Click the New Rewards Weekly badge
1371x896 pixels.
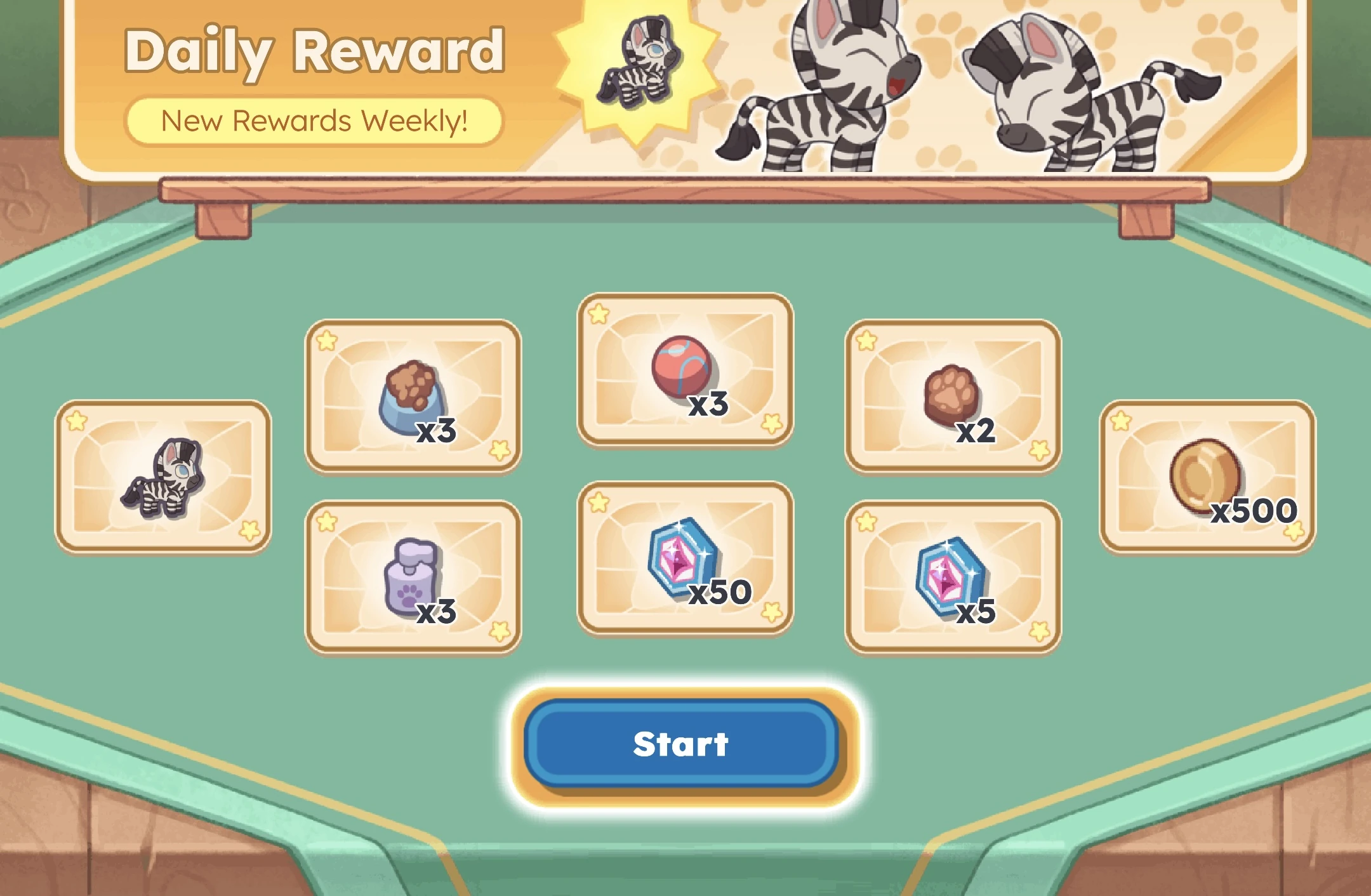coord(315,119)
